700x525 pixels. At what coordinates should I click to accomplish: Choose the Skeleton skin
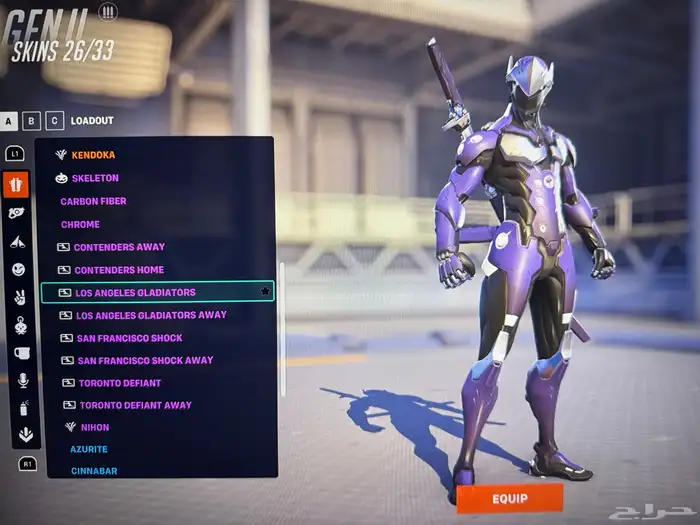(x=95, y=178)
